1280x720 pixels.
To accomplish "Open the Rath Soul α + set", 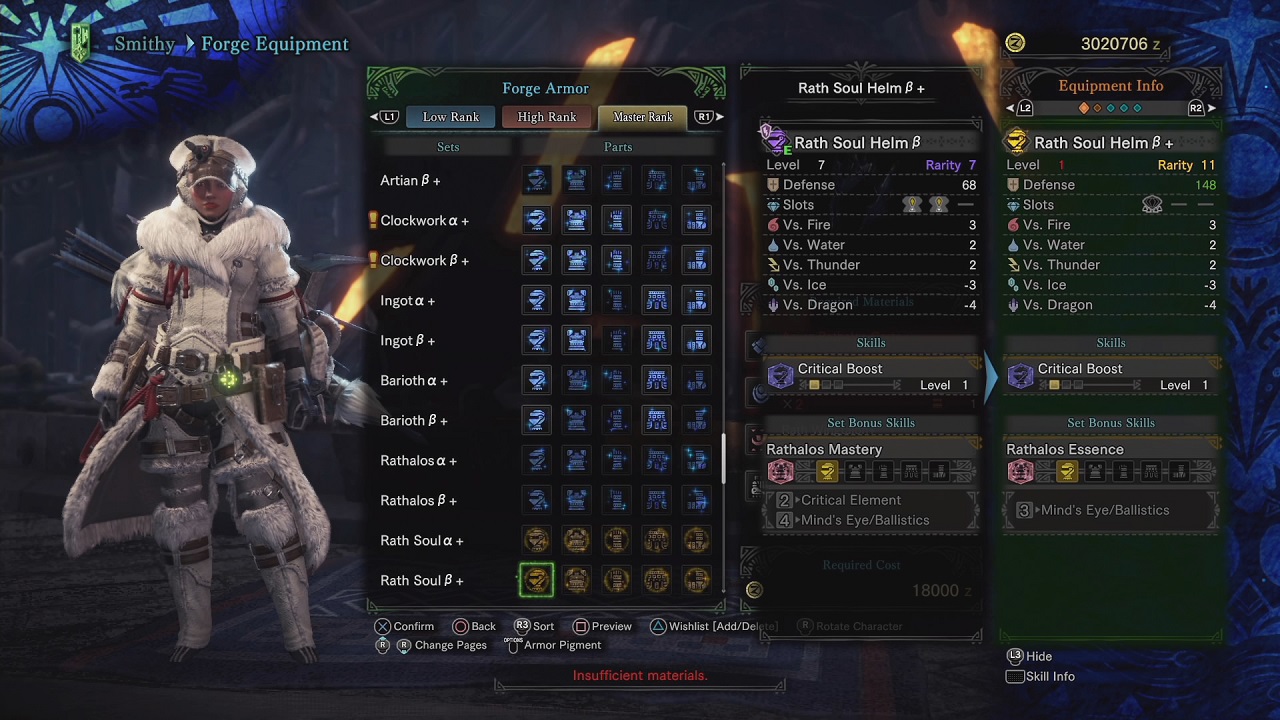I will [422, 541].
